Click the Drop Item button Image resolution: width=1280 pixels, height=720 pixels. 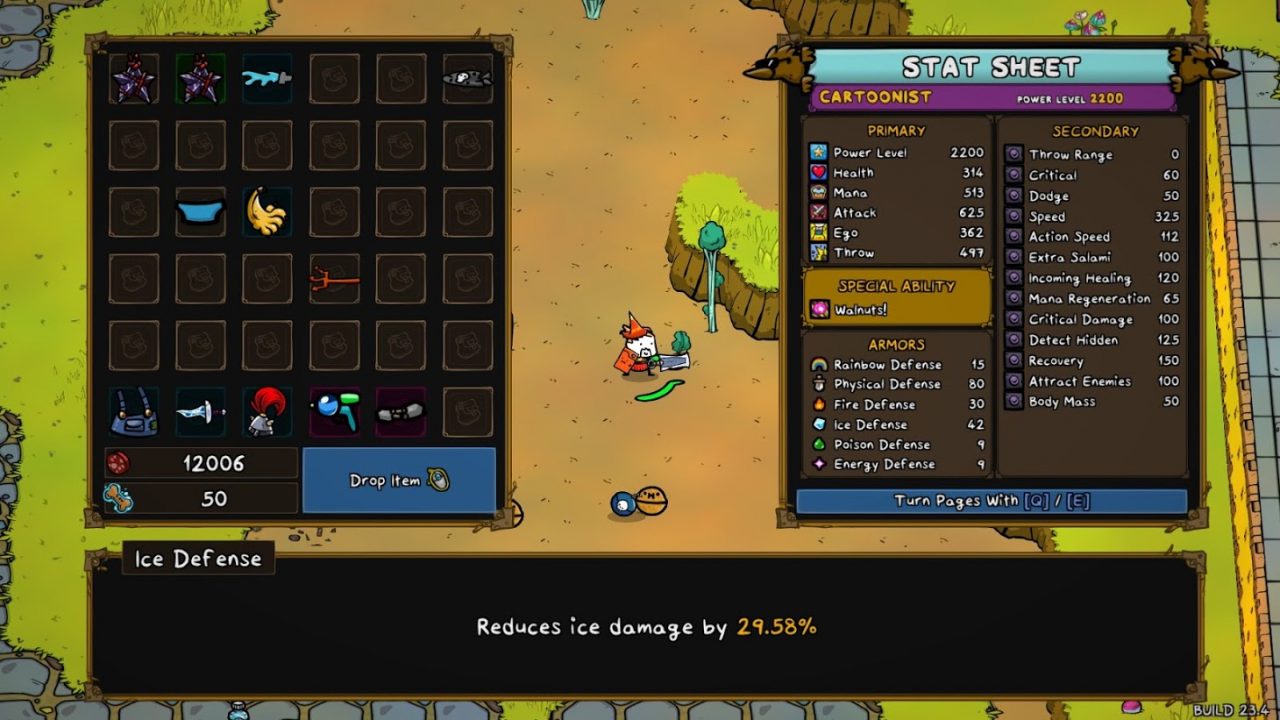399,480
